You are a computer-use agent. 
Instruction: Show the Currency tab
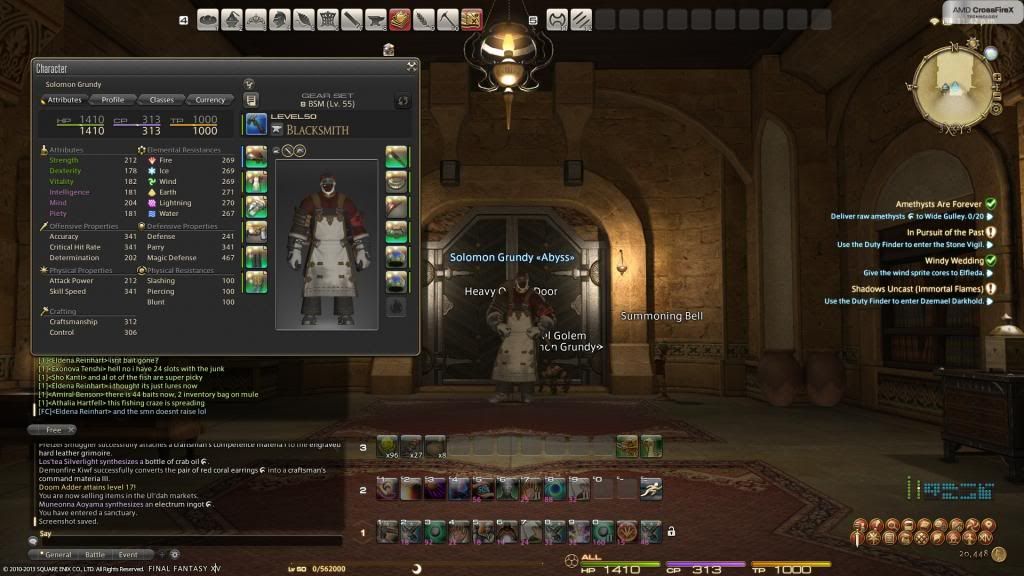tap(210, 100)
